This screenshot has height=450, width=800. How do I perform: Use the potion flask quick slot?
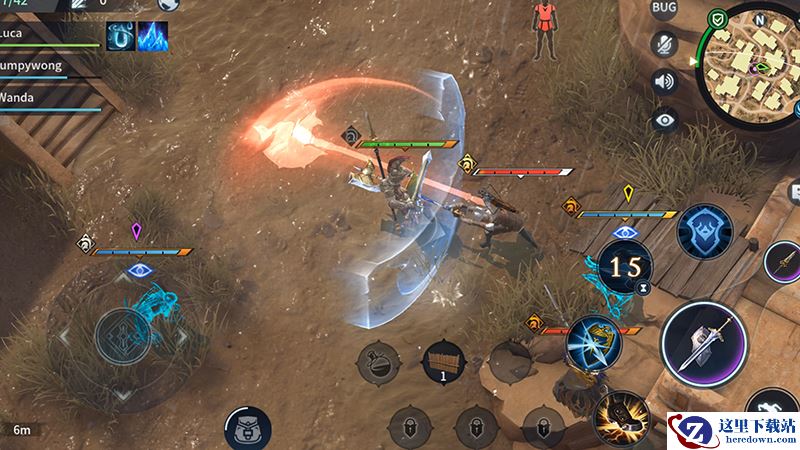[382, 362]
